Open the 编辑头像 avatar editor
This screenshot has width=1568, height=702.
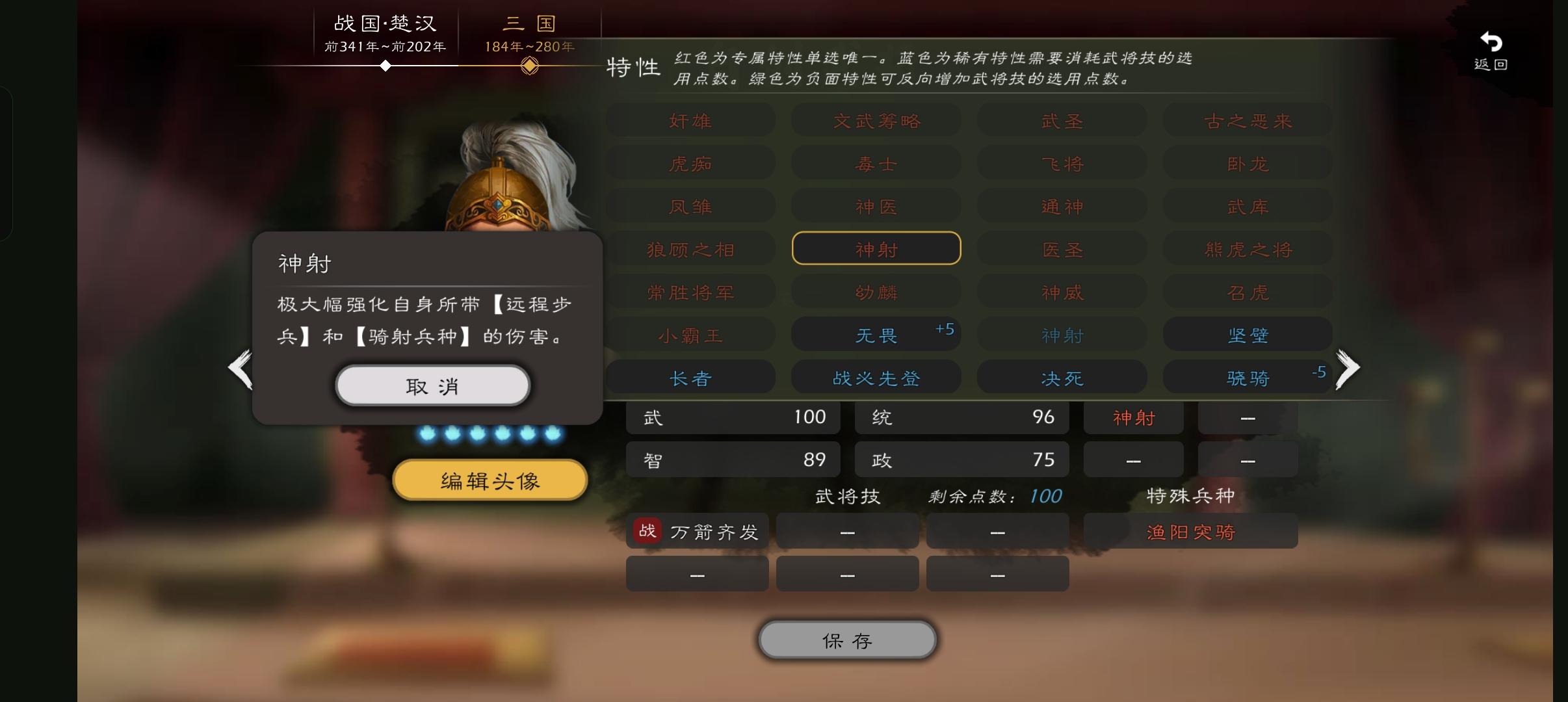tap(489, 480)
